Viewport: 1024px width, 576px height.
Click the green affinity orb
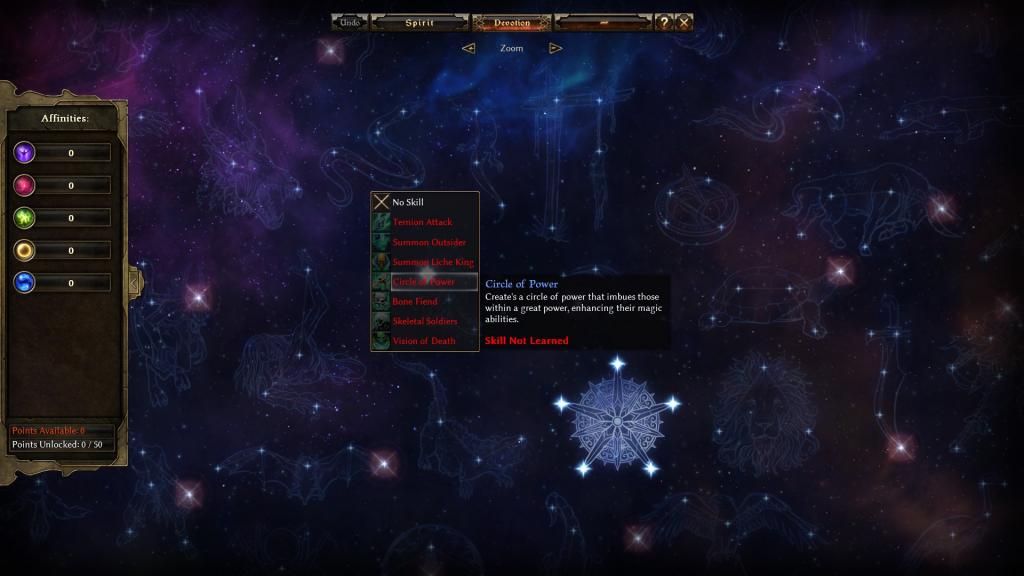(24, 218)
